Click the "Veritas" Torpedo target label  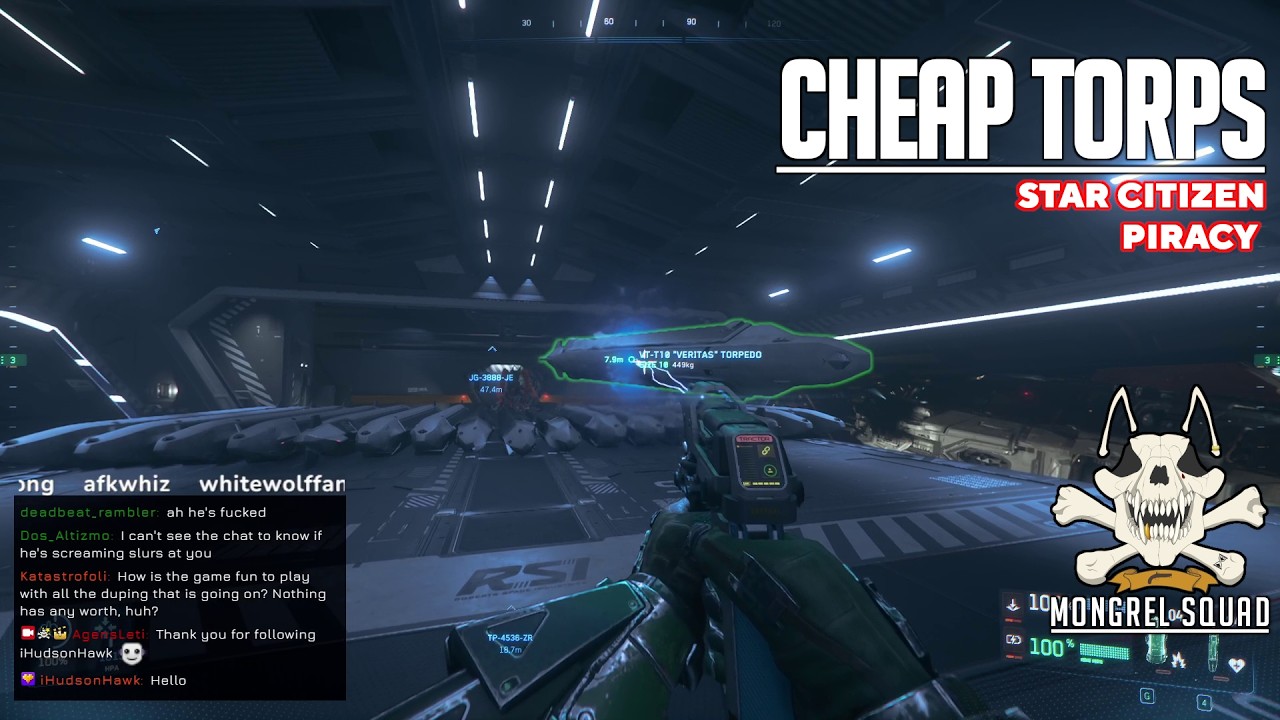700,355
